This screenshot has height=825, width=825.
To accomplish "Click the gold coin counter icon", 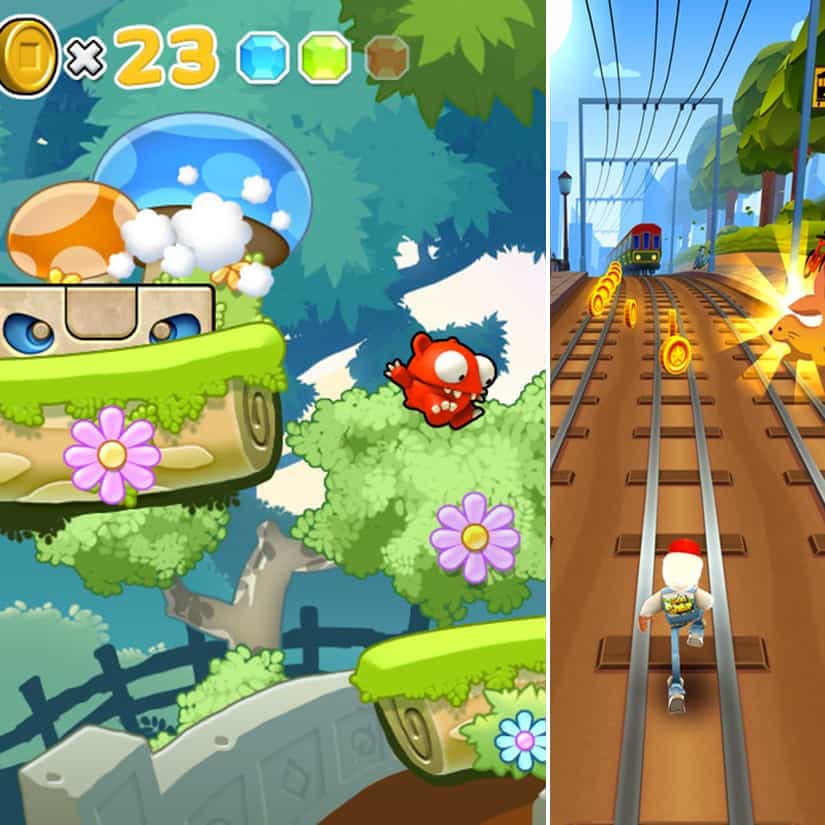I will 27,57.
